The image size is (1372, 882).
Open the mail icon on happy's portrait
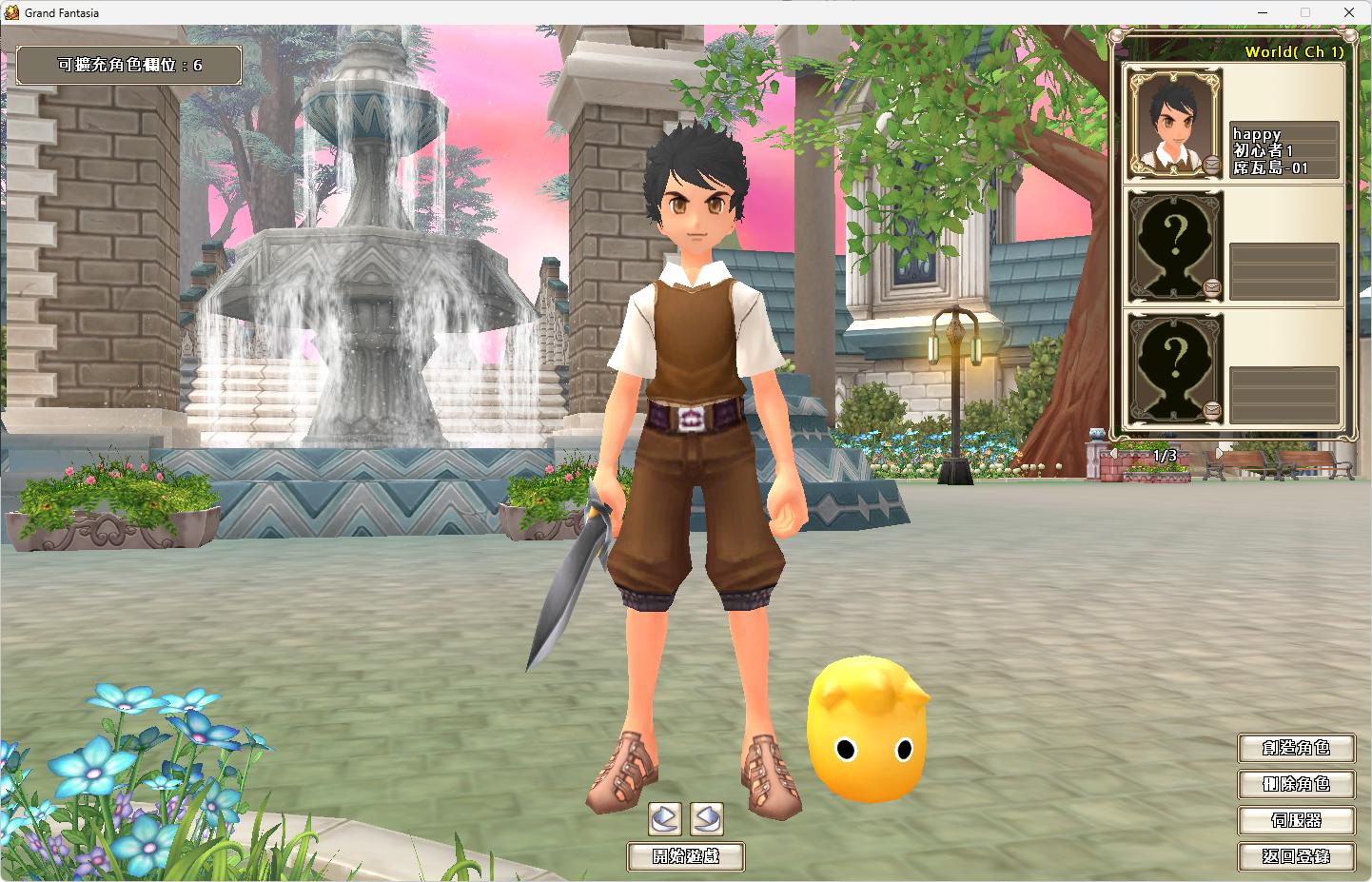pos(1212,165)
